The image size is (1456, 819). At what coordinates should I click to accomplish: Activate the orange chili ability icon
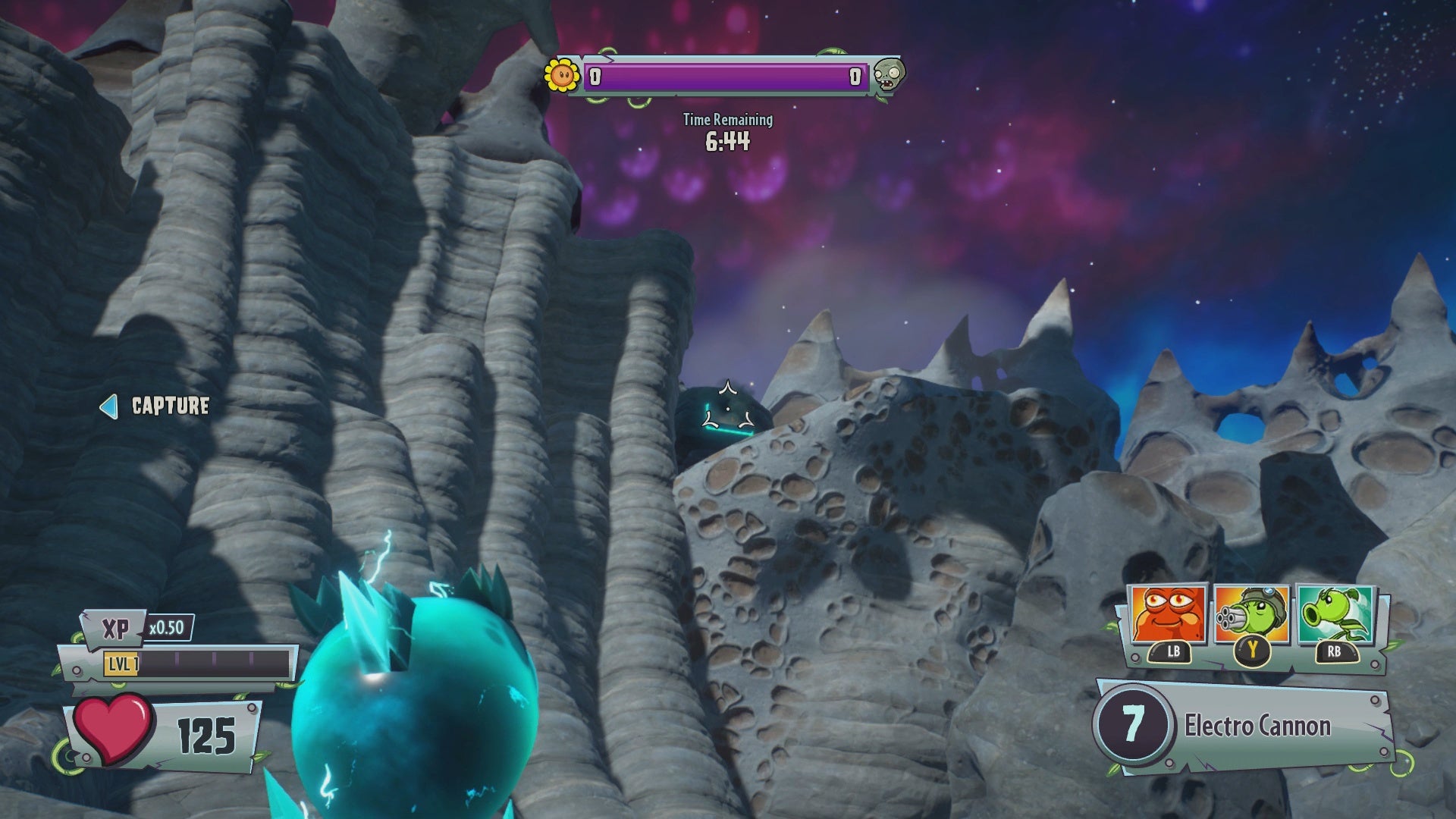coord(1168,615)
